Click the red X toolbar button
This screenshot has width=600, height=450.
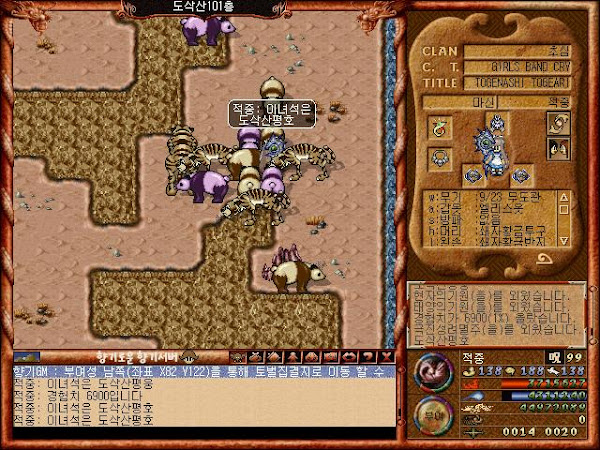click(386, 356)
